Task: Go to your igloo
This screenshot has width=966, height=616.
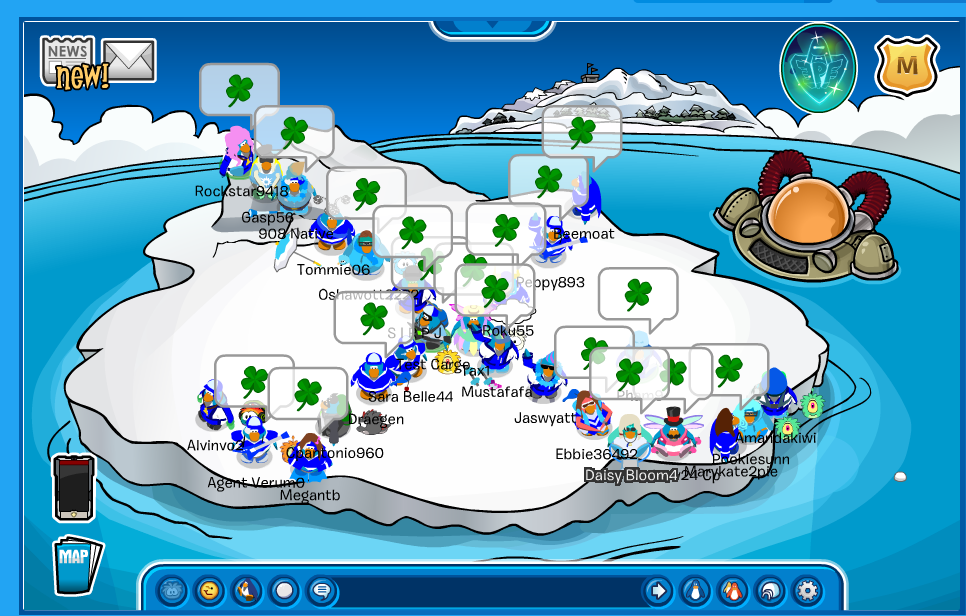Action: 768,590
